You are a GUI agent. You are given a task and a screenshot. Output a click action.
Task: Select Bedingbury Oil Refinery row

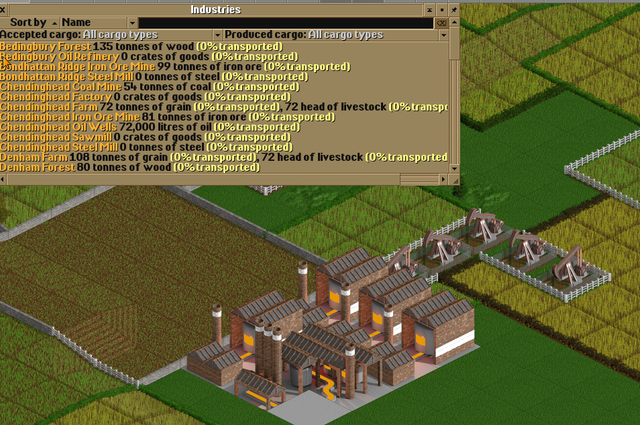coord(57,56)
